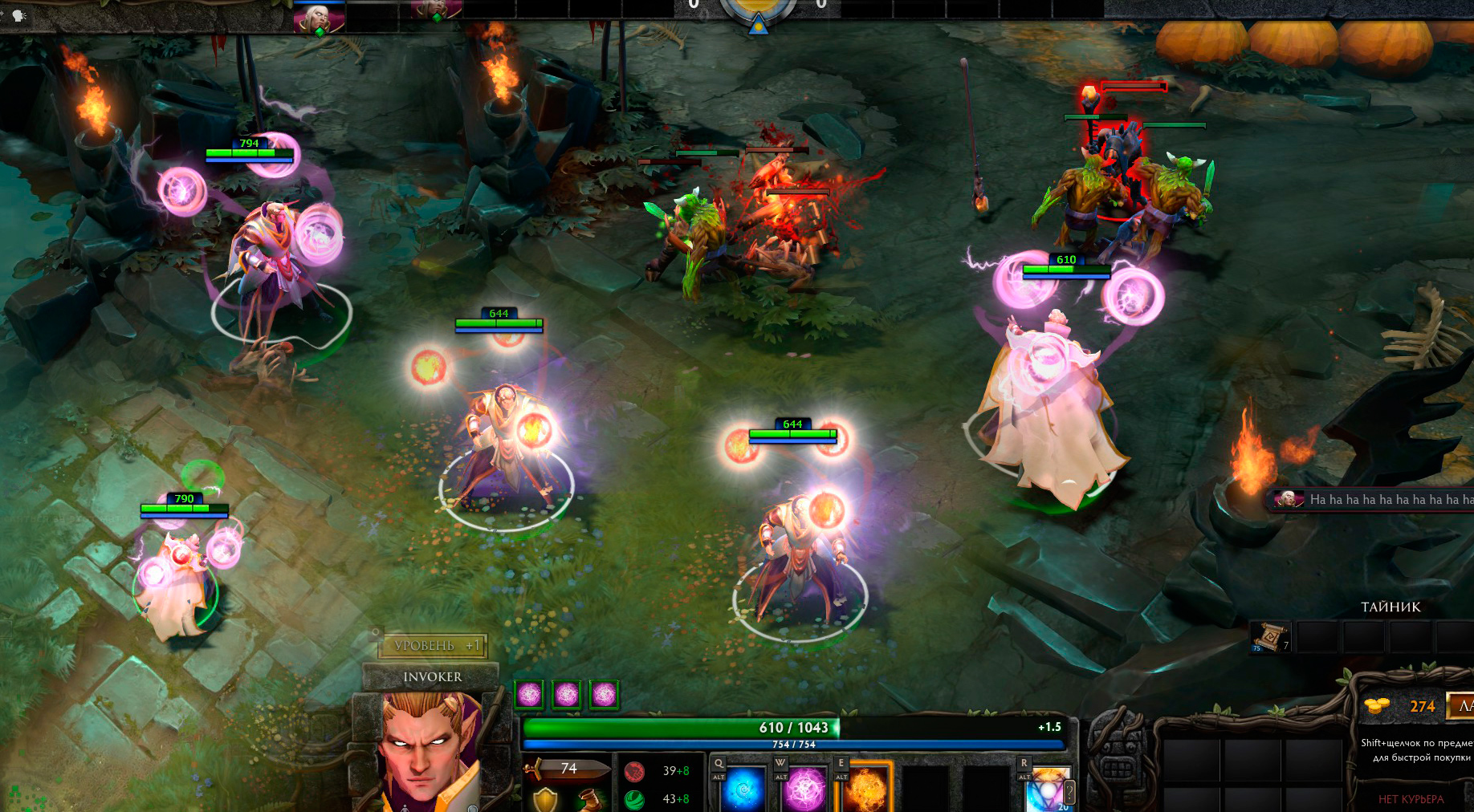
Task: Click the shield armor stat icon
Action: click(546, 799)
